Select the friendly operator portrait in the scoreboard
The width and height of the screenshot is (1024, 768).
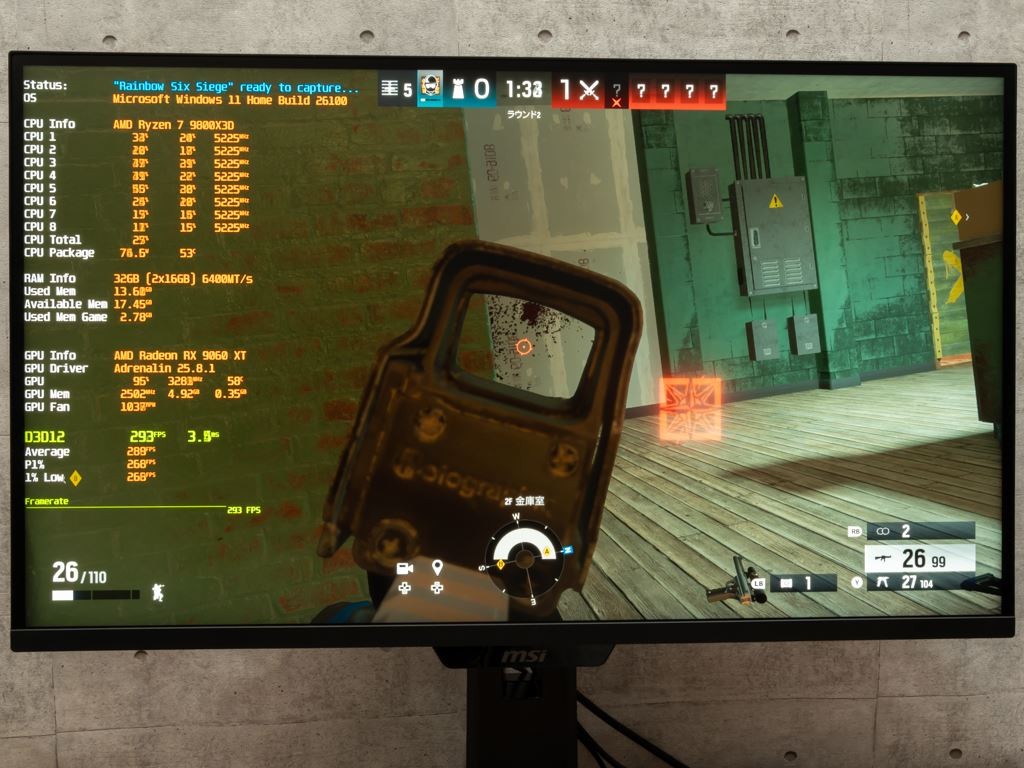click(x=430, y=88)
